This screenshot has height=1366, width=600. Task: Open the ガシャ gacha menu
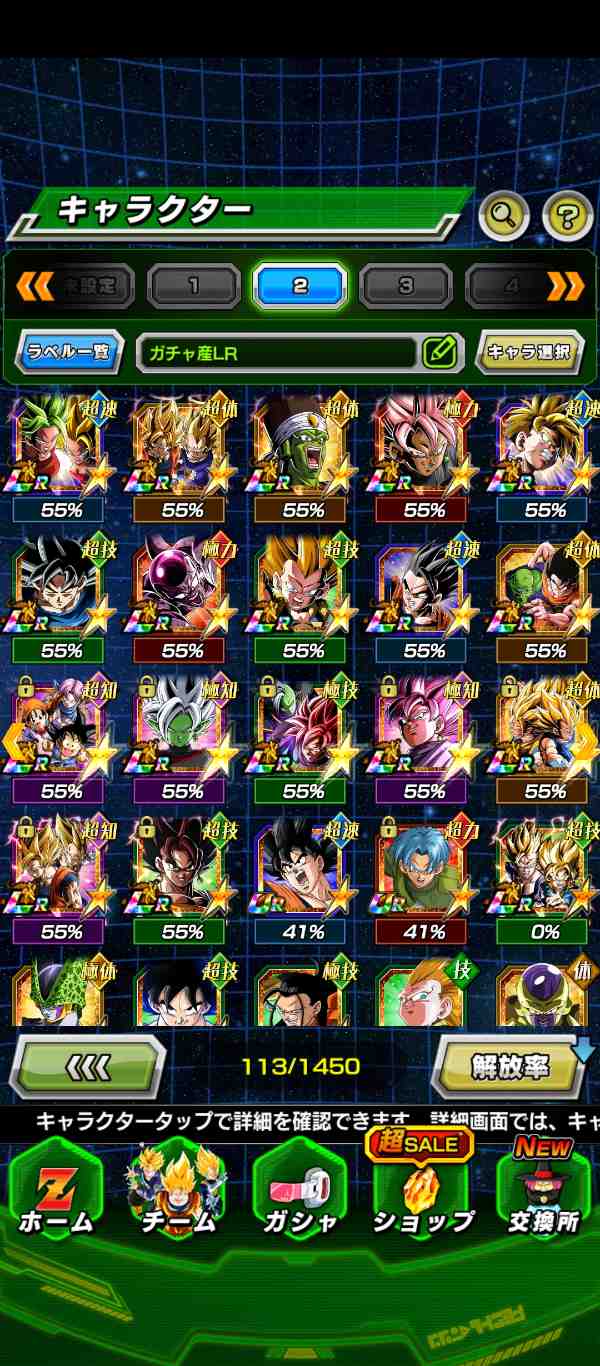[299, 1195]
